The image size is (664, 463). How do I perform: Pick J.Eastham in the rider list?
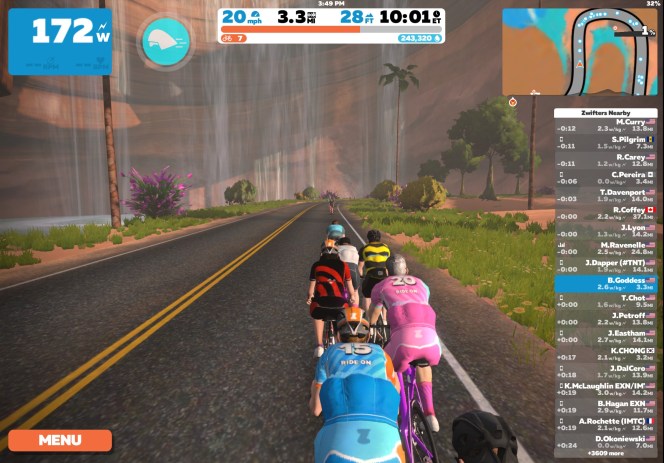tap(605, 336)
